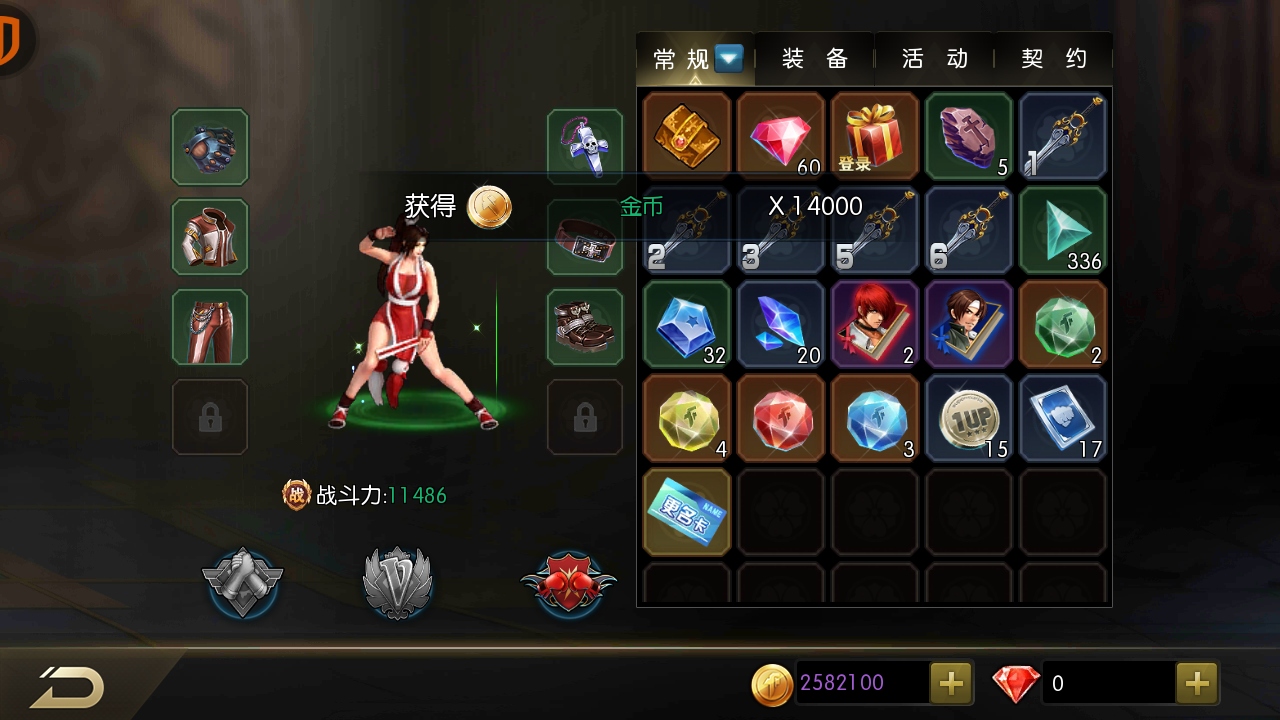The image size is (1280, 720).
Task: Select the 登录 login gift box item
Action: click(874, 135)
